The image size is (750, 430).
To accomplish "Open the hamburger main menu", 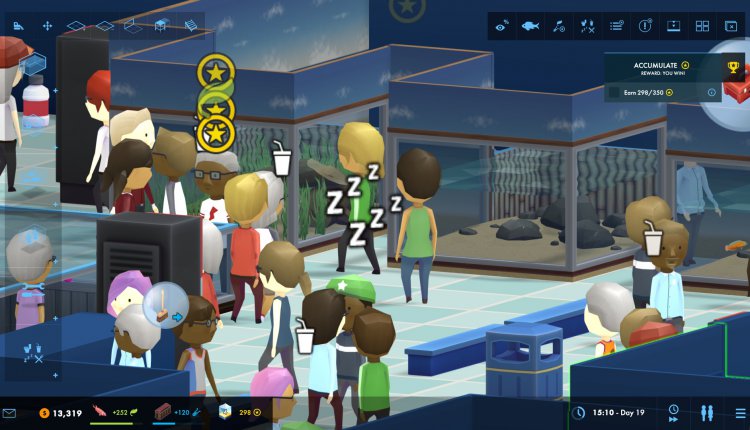I will (739, 412).
